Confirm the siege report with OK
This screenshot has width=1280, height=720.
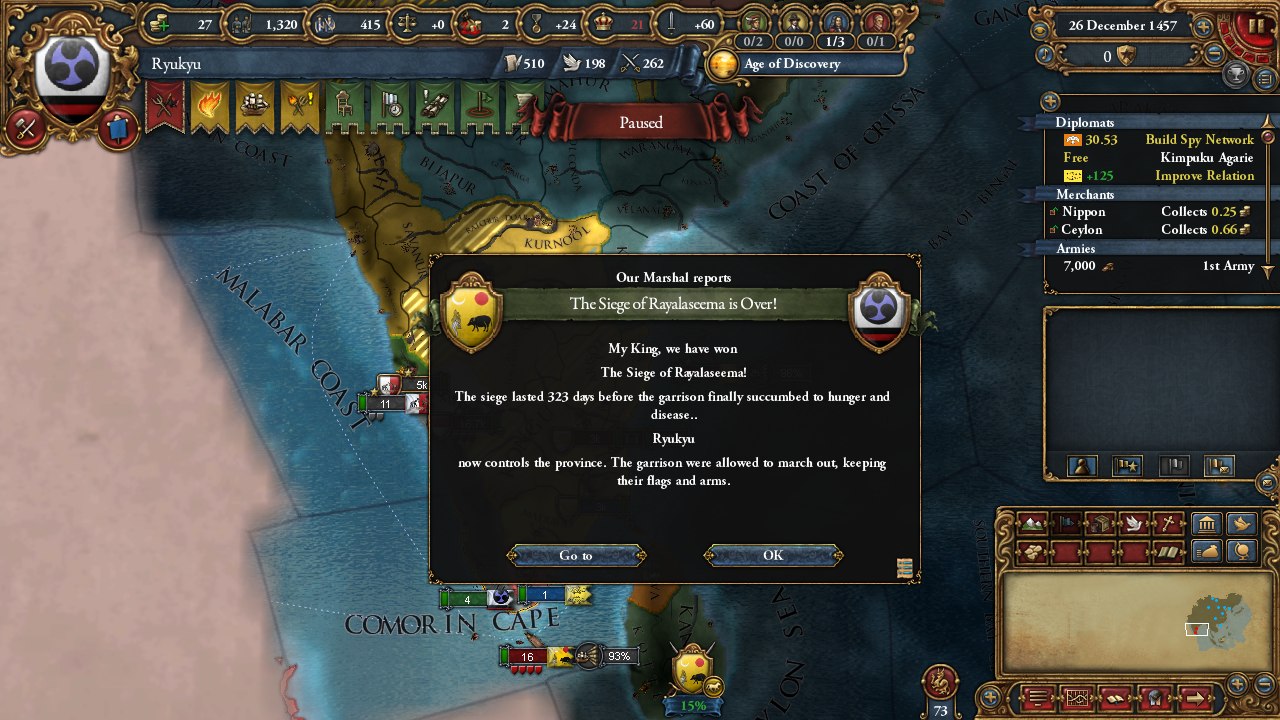pyautogui.click(x=773, y=555)
